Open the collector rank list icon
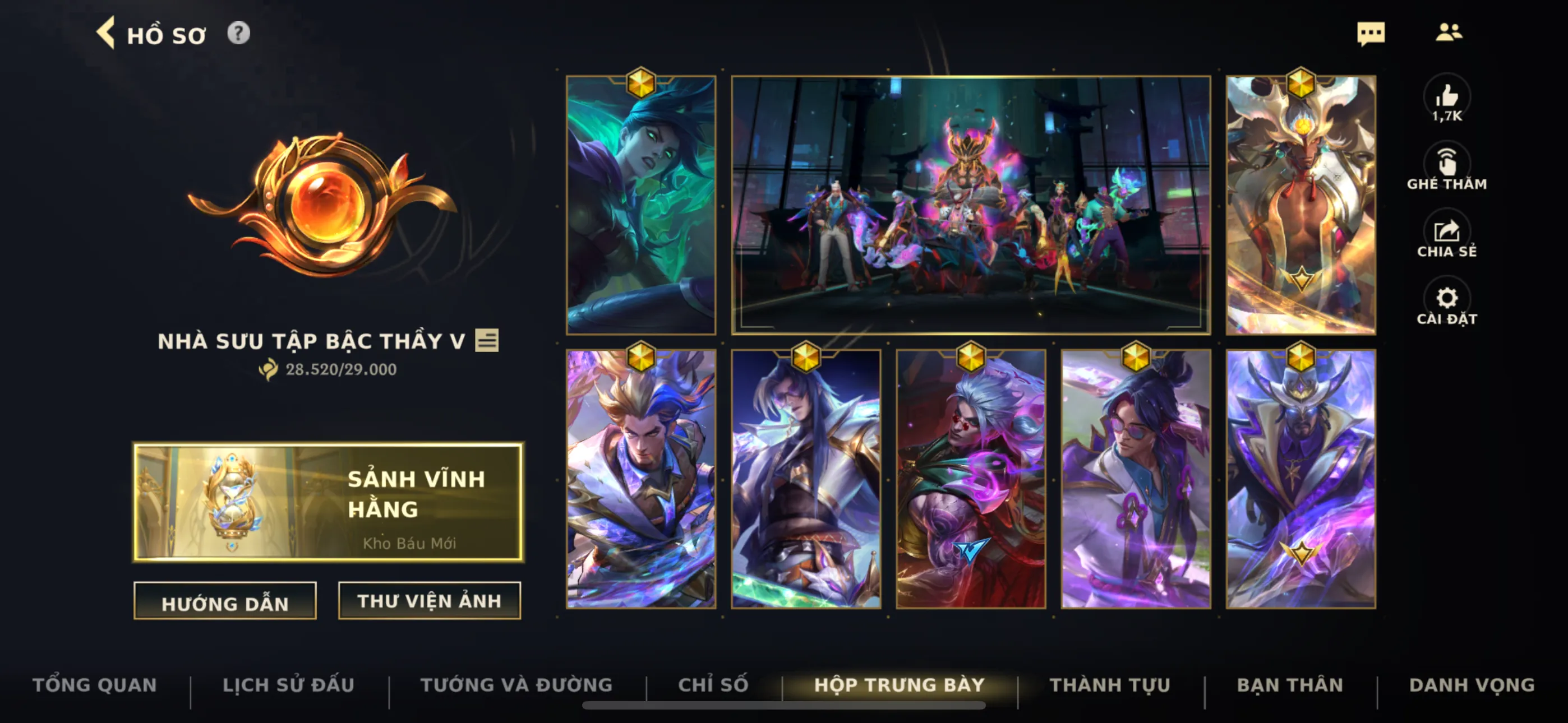Image resolution: width=1568 pixels, height=723 pixels. point(486,340)
